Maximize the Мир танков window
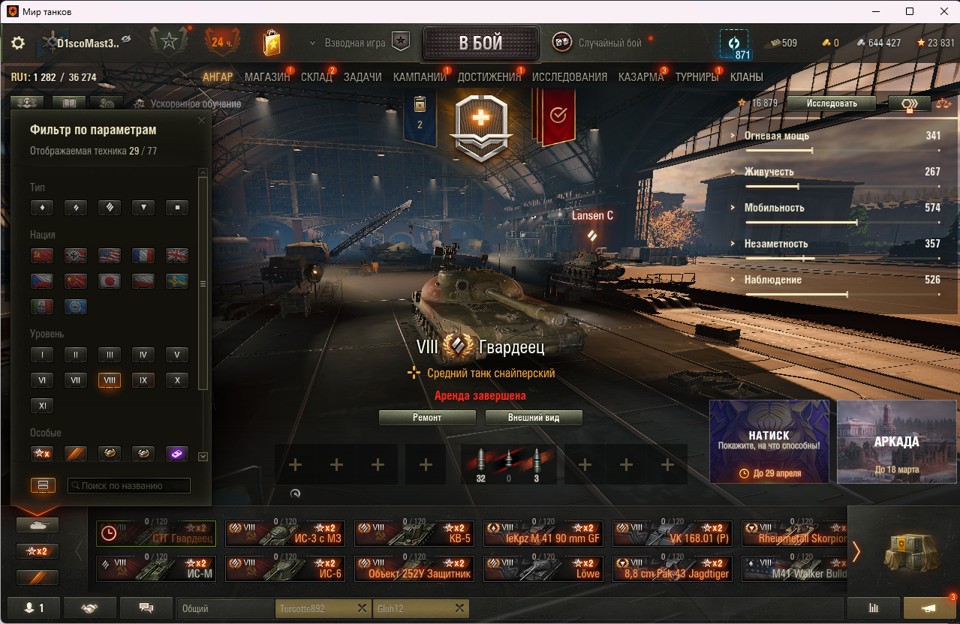The image size is (960, 624). pyautogui.click(x=910, y=11)
